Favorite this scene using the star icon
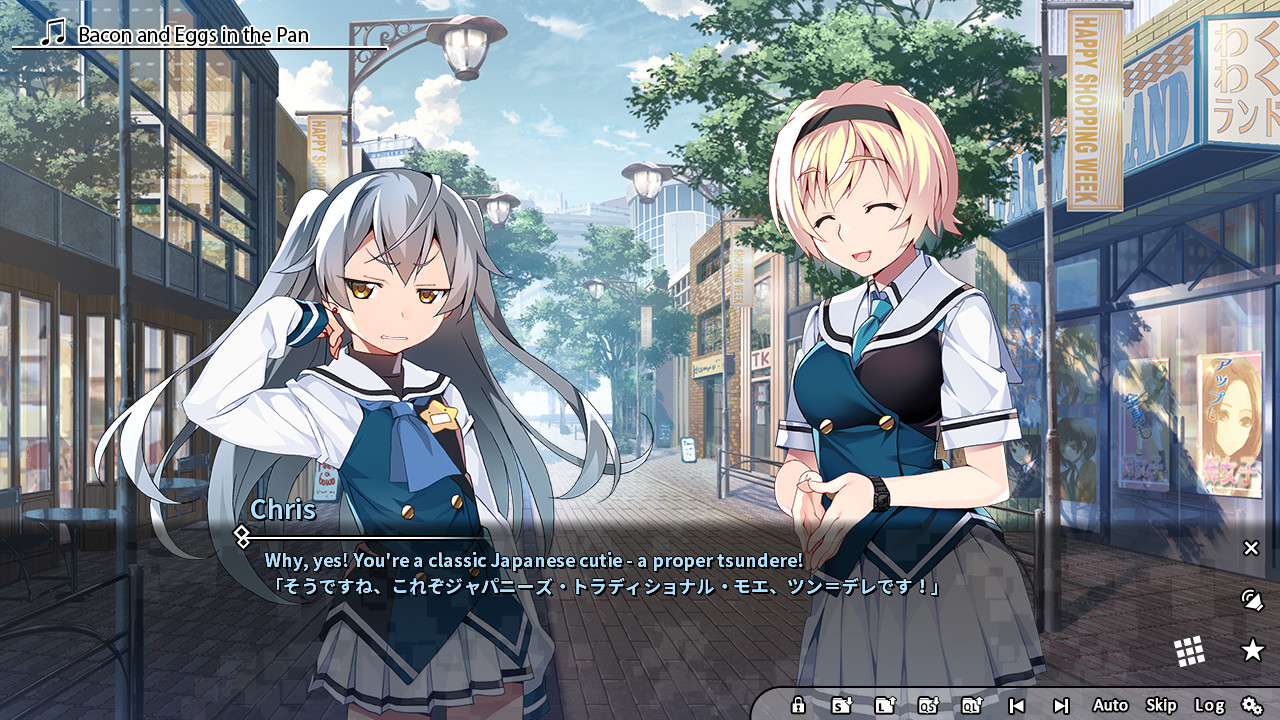1280x720 pixels. (1253, 650)
